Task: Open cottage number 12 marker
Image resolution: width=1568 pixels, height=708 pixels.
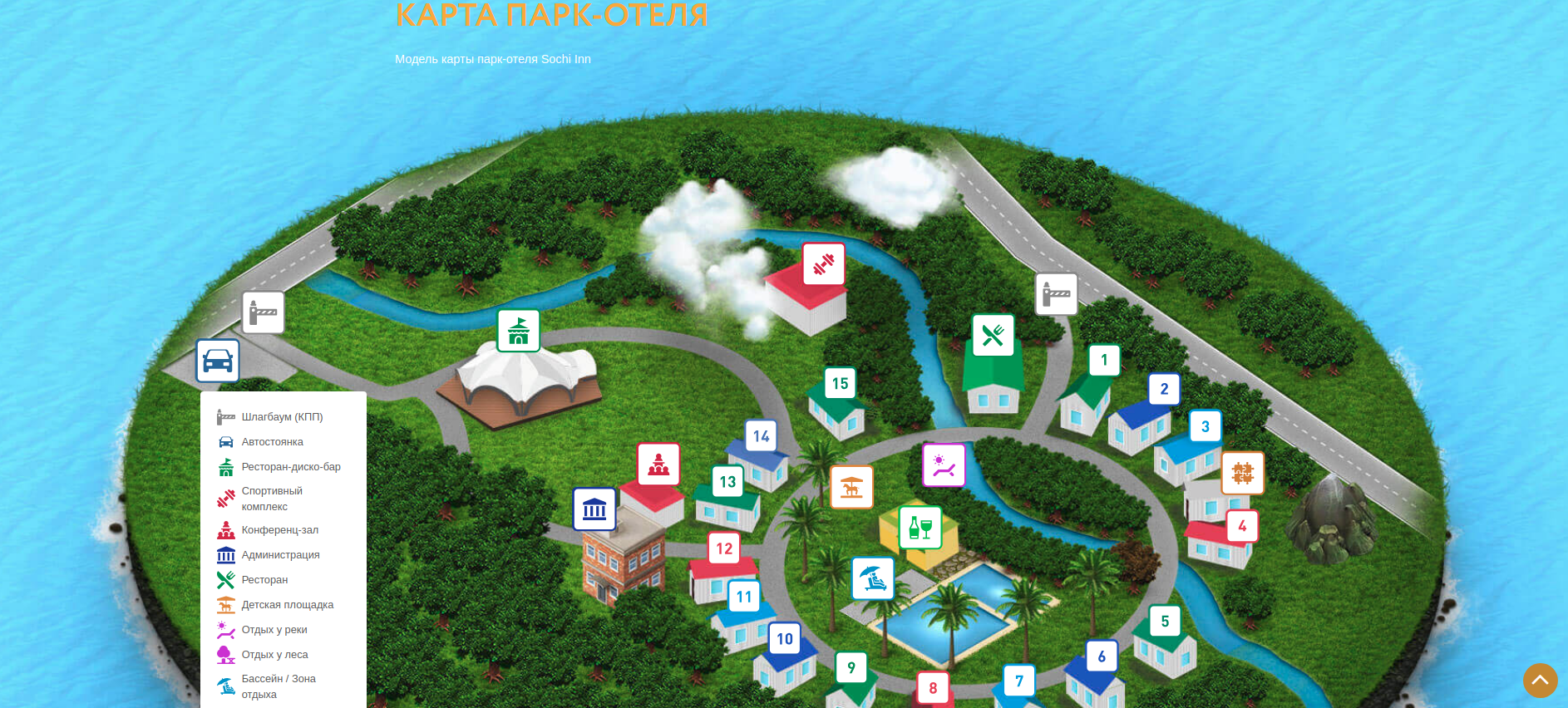Action: (724, 548)
